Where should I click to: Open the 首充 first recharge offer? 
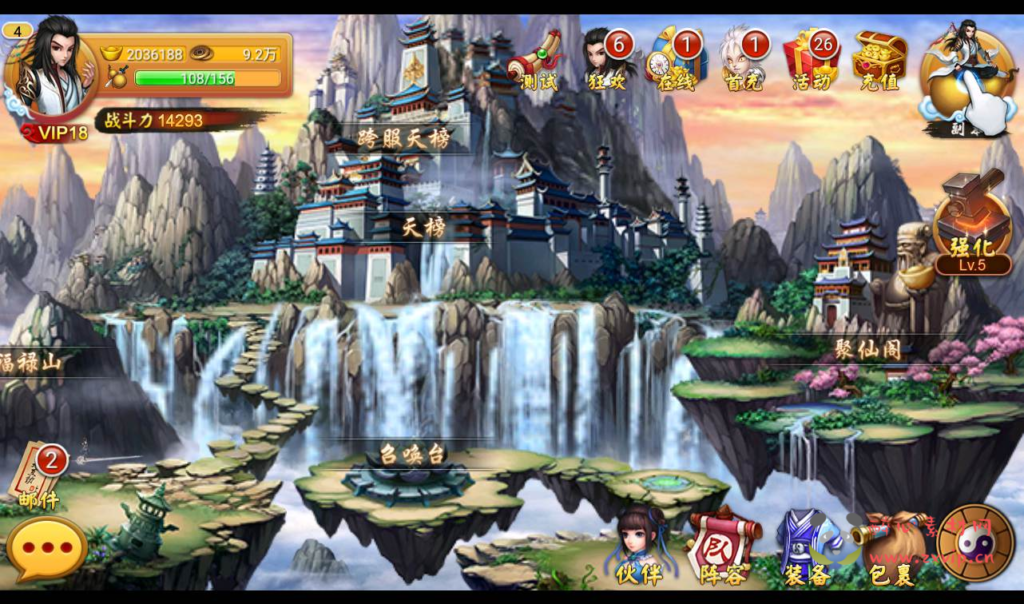(743, 60)
